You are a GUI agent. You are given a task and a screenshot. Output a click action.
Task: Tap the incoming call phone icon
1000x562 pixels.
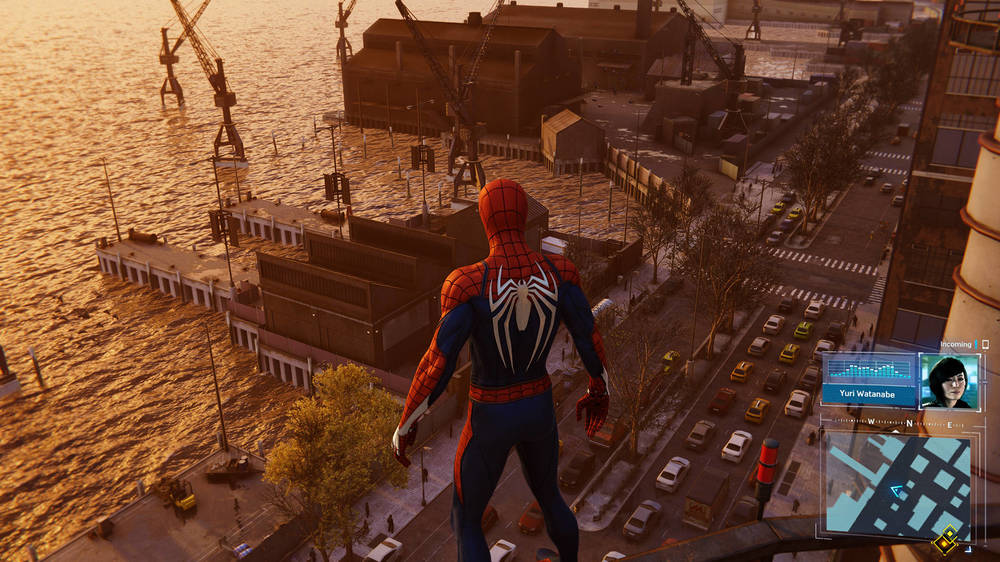coord(985,344)
